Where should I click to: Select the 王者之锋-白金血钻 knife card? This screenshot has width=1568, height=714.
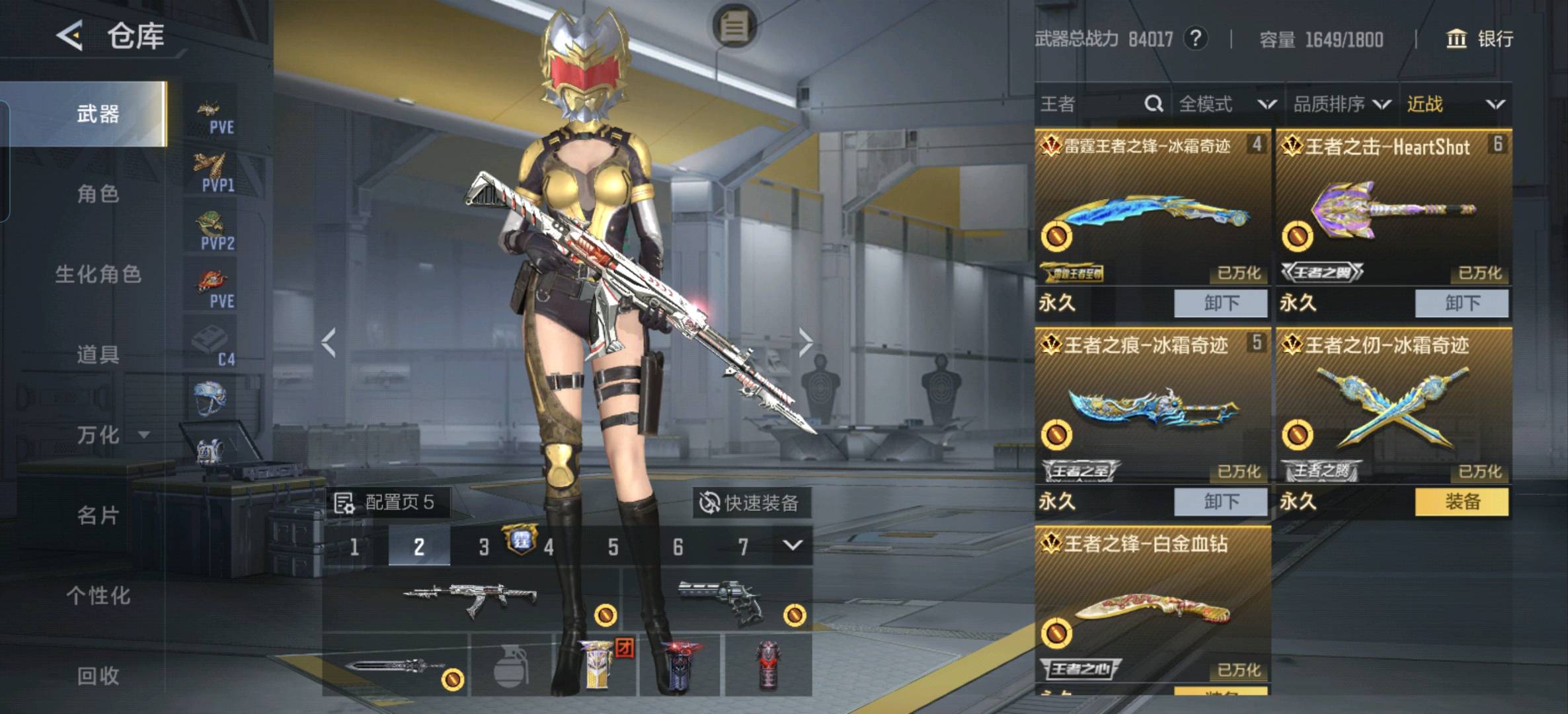(x=1153, y=608)
